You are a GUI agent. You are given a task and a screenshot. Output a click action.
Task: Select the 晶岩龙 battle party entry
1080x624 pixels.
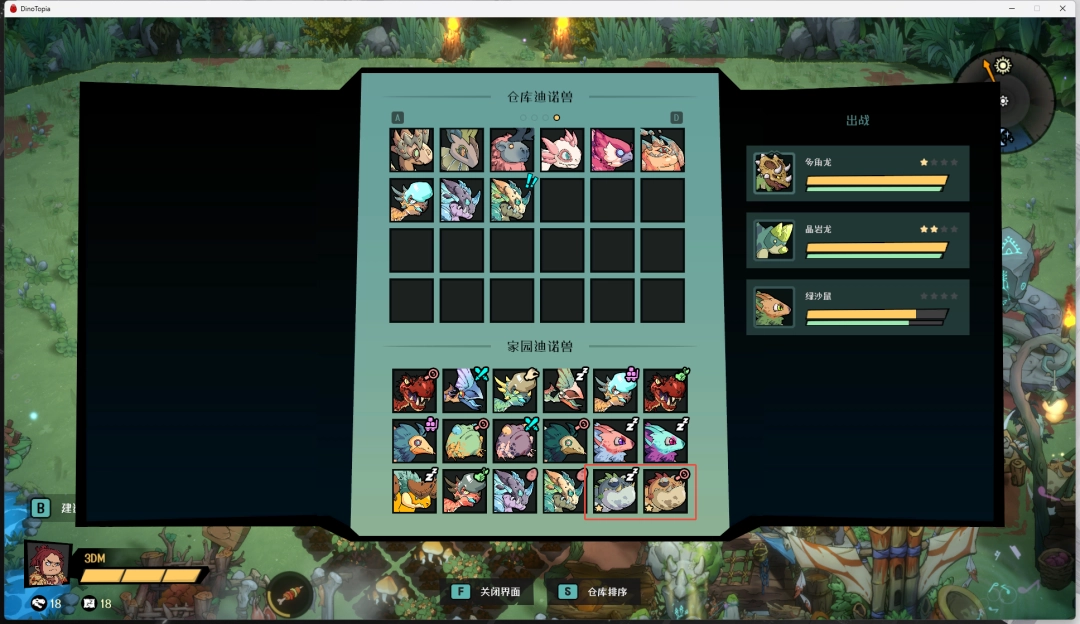857,241
